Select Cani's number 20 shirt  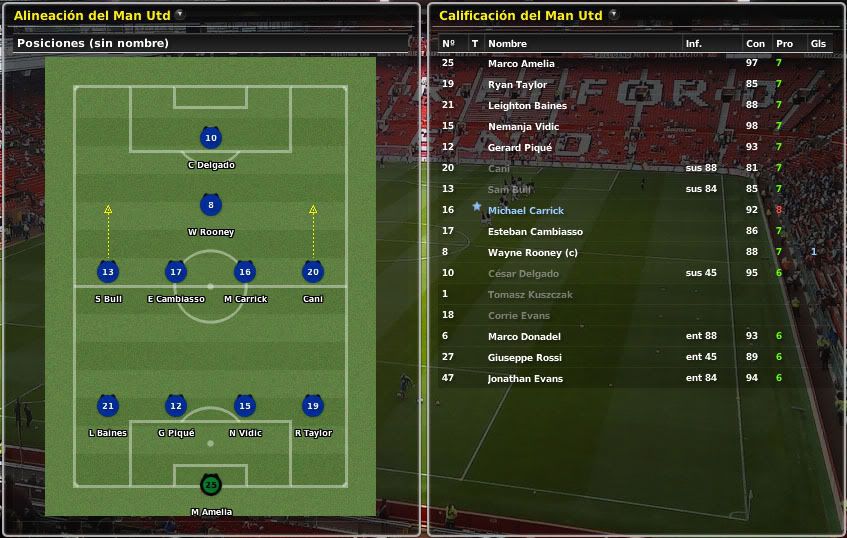[313, 272]
